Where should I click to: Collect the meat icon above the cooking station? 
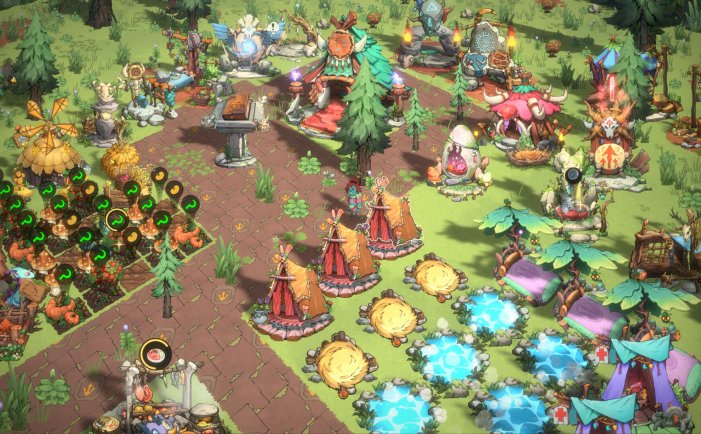click(x=156, y=352)
